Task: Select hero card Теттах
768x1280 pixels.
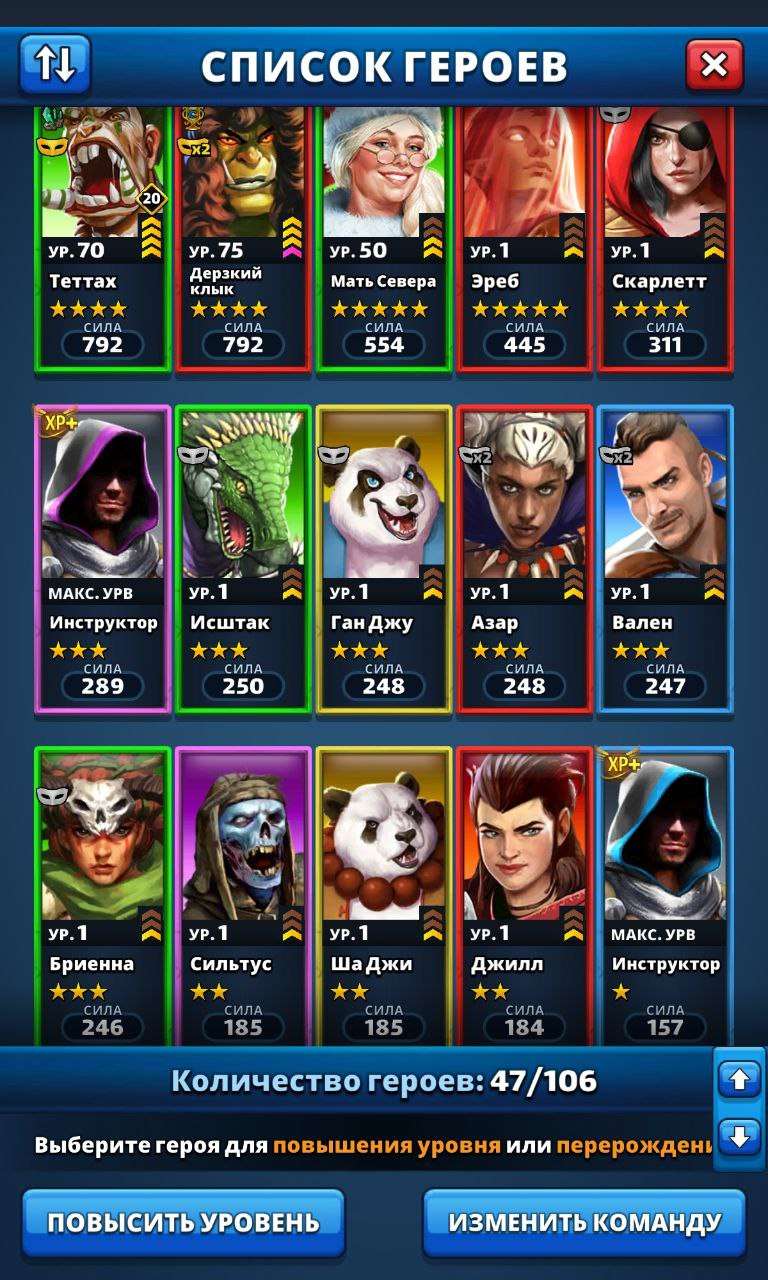Action: tap(103, 240)
